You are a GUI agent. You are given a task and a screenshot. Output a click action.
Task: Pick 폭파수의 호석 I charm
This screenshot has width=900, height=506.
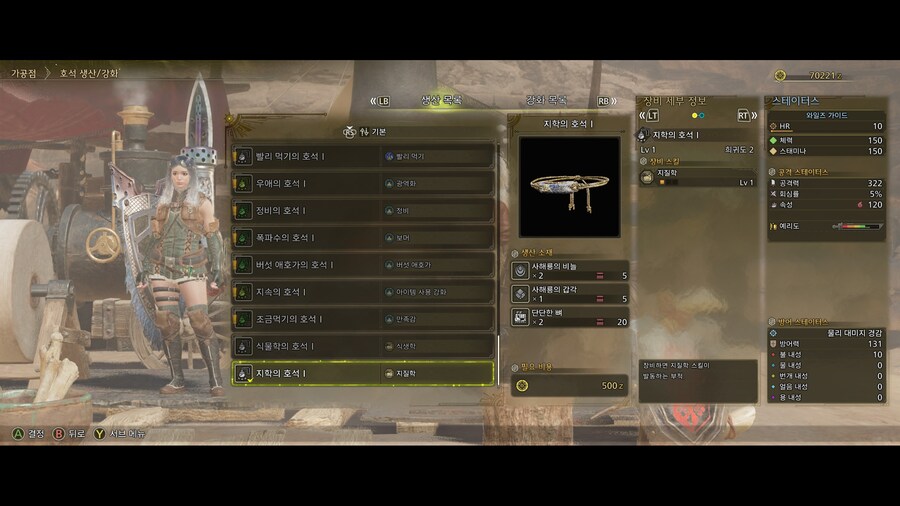click(x=363, y=238)
